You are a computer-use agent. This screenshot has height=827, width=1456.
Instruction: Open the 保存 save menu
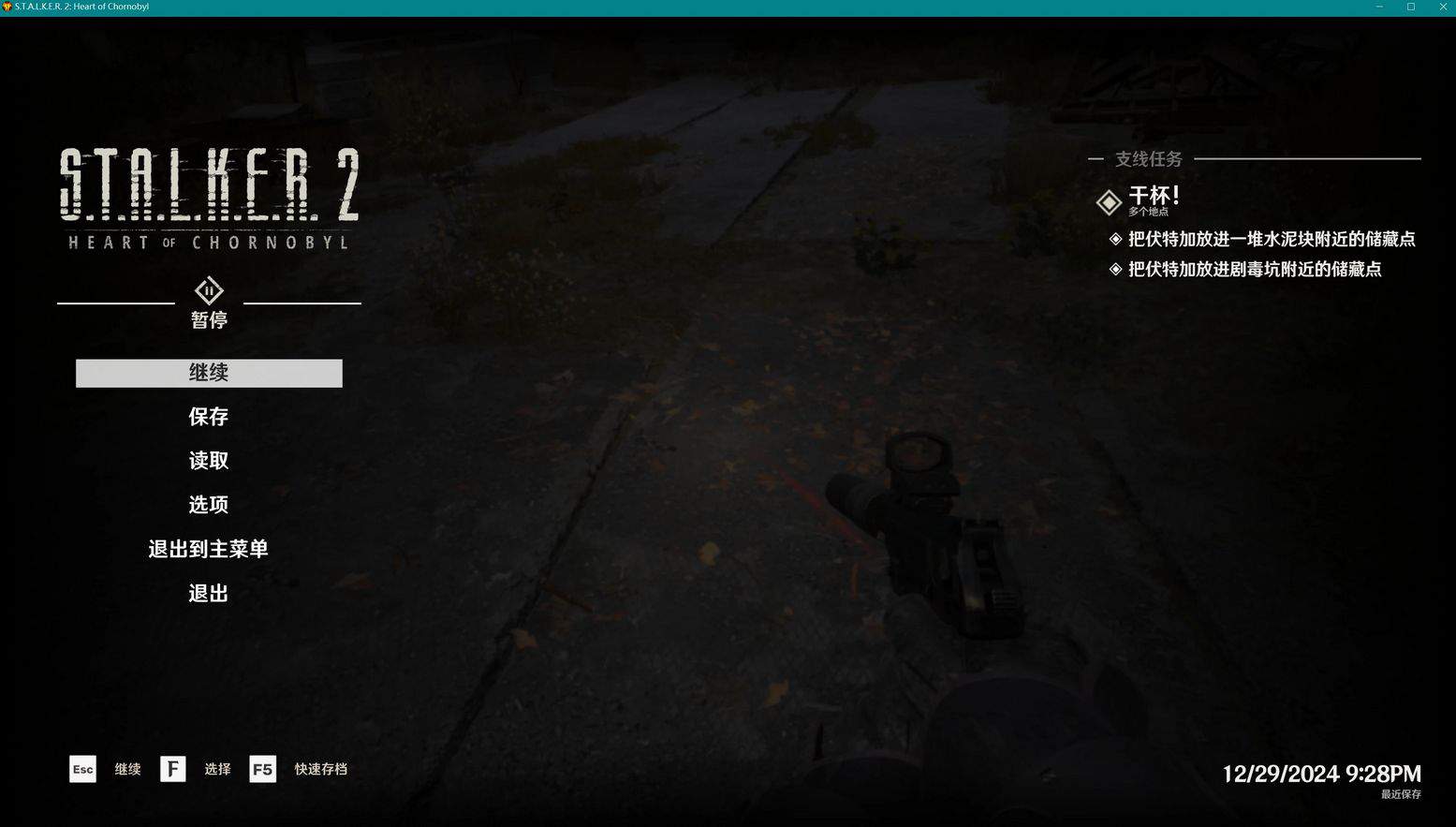(209, 417)
